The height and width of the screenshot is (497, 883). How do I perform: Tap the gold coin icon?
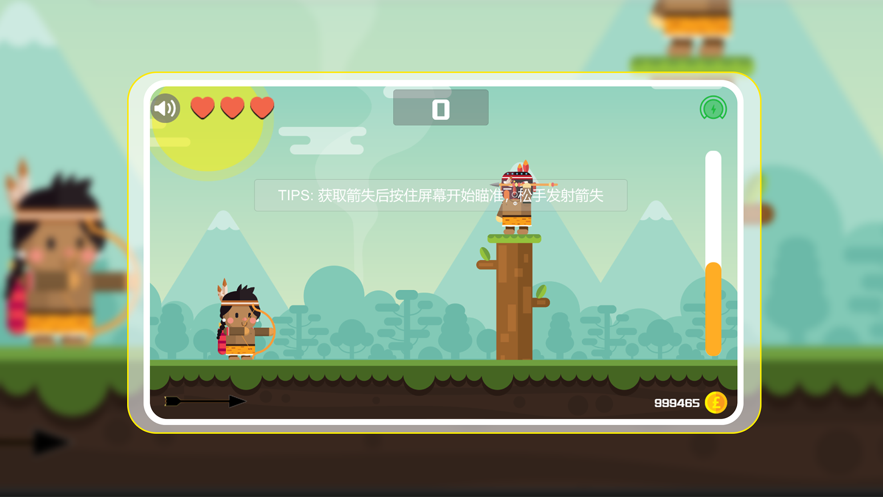(x=716, y=402)
